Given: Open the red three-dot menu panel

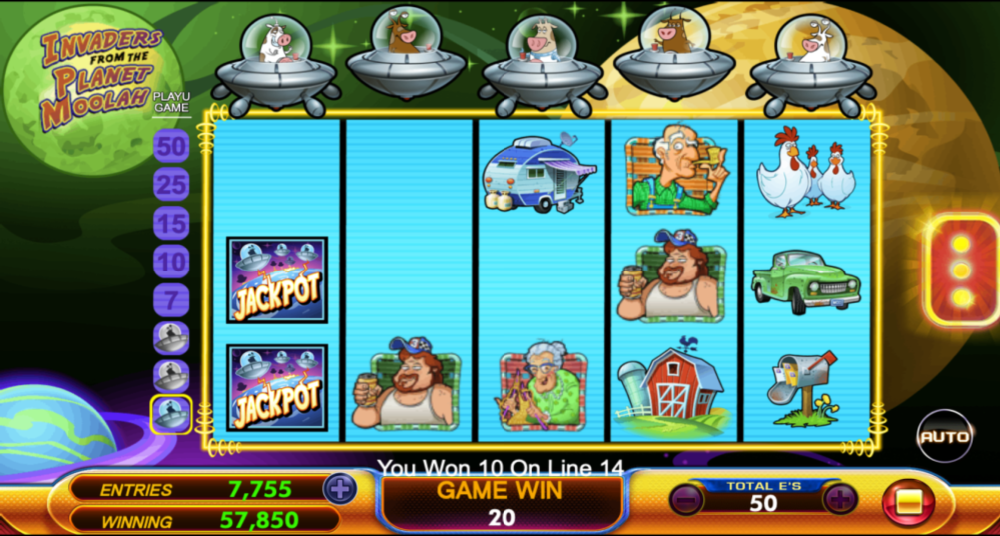Looking at the screenshot, I should coord(961,270).
